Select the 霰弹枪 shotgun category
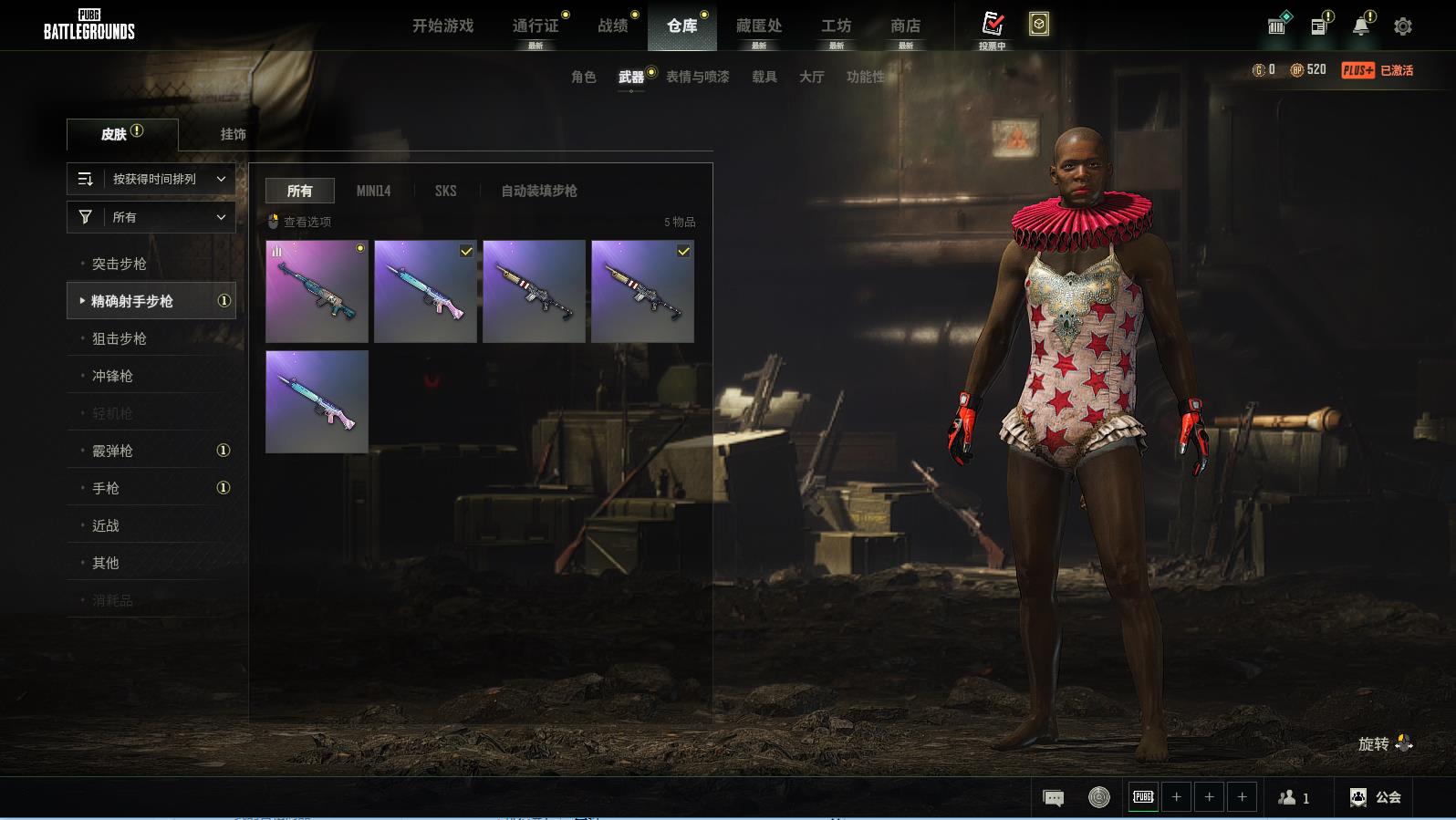This screenshot has width=1456, height=820. (x=113, y=451)
